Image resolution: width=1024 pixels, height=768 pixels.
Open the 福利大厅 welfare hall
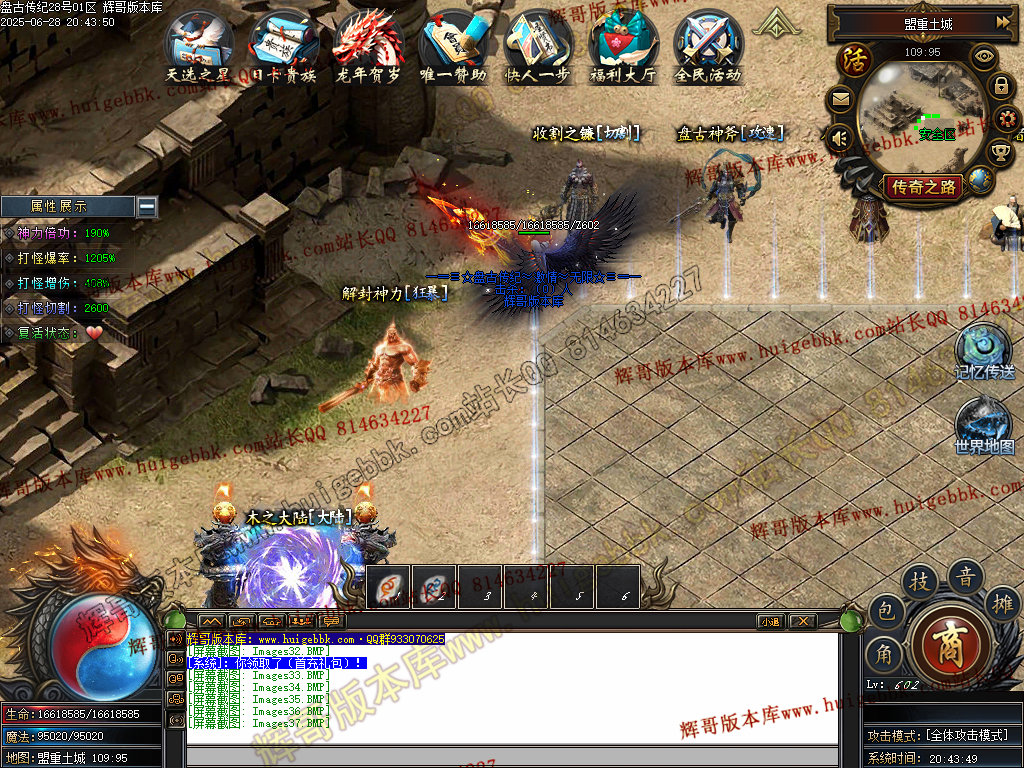click(x=623, y=44)
